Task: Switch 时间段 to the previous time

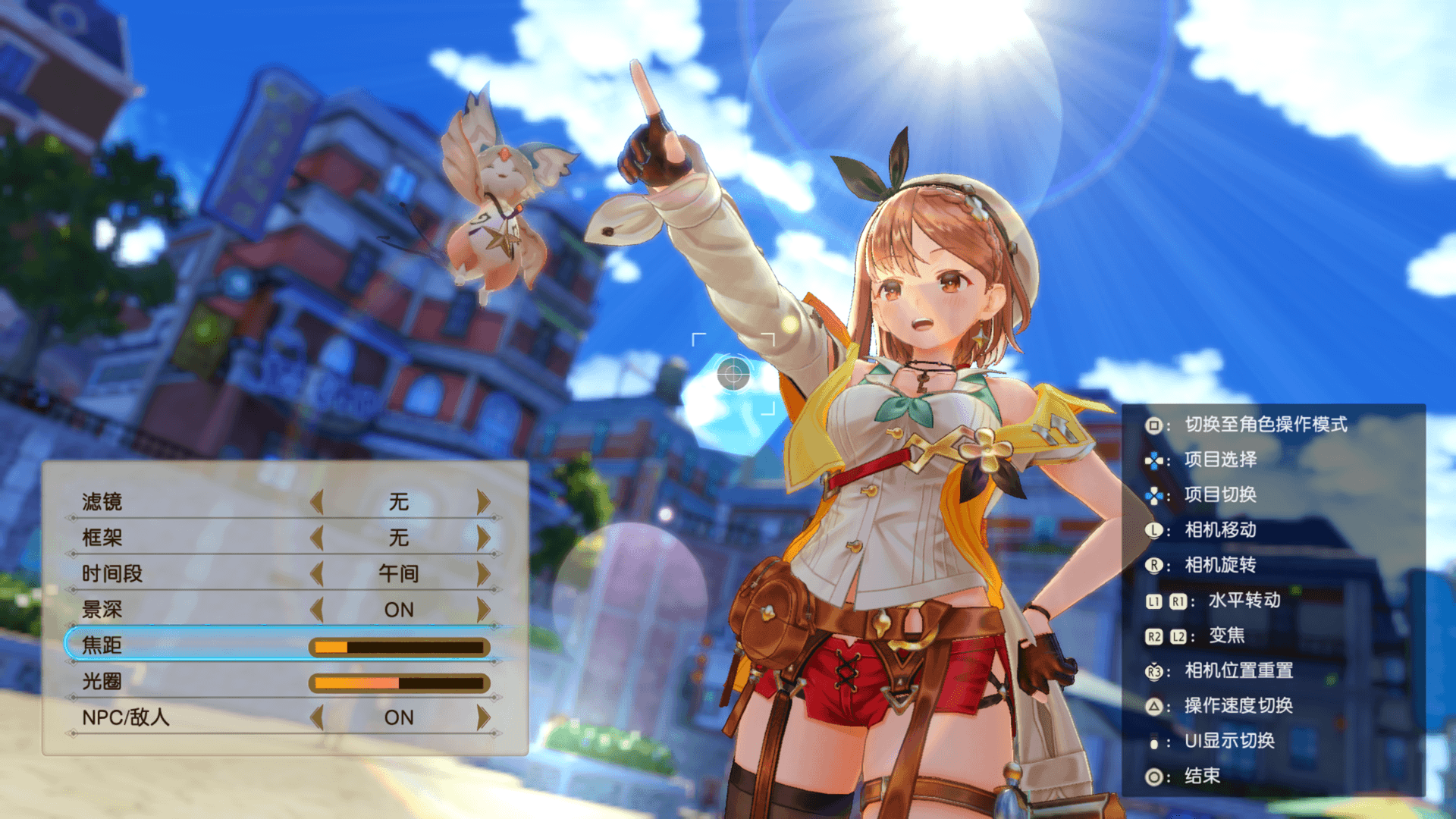Action: point(317,573)
